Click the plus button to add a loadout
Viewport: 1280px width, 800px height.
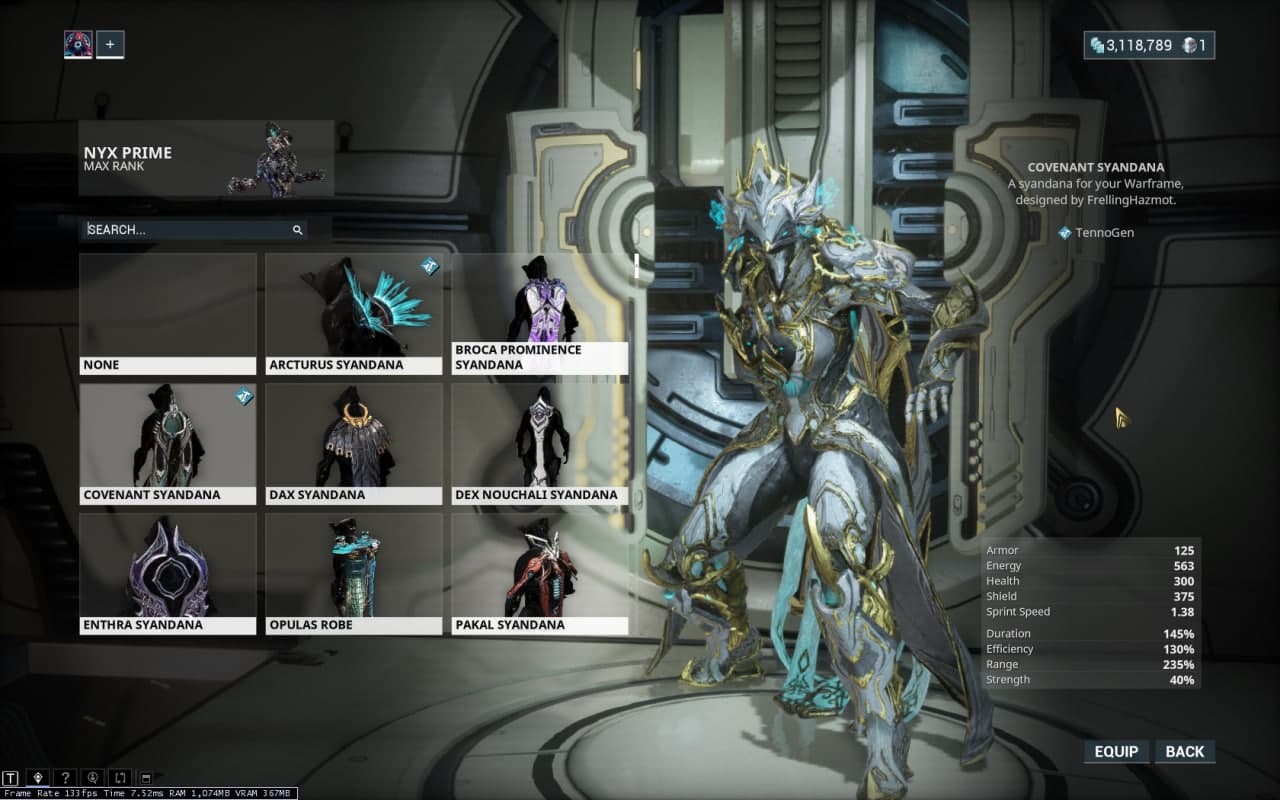[x=110, y=44]
